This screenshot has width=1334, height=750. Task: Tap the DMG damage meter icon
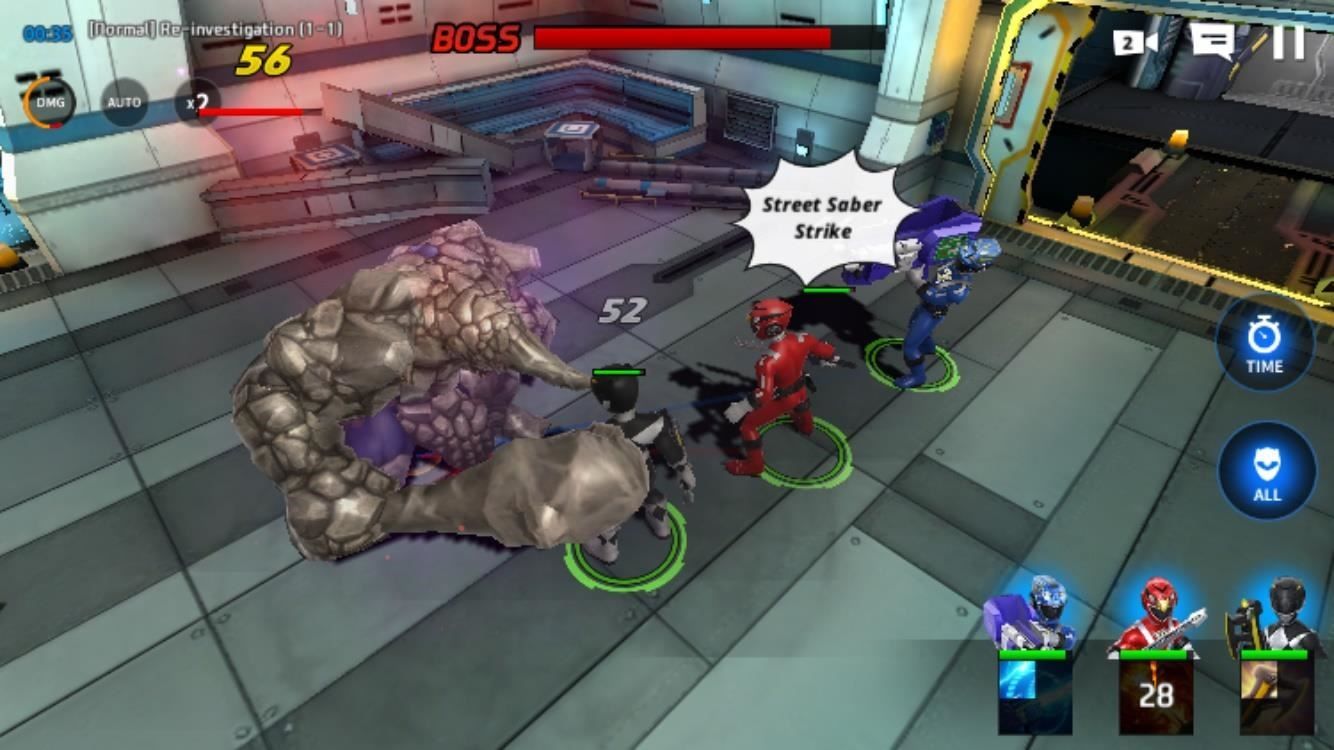pyautogui.click(x=52, y=102)
